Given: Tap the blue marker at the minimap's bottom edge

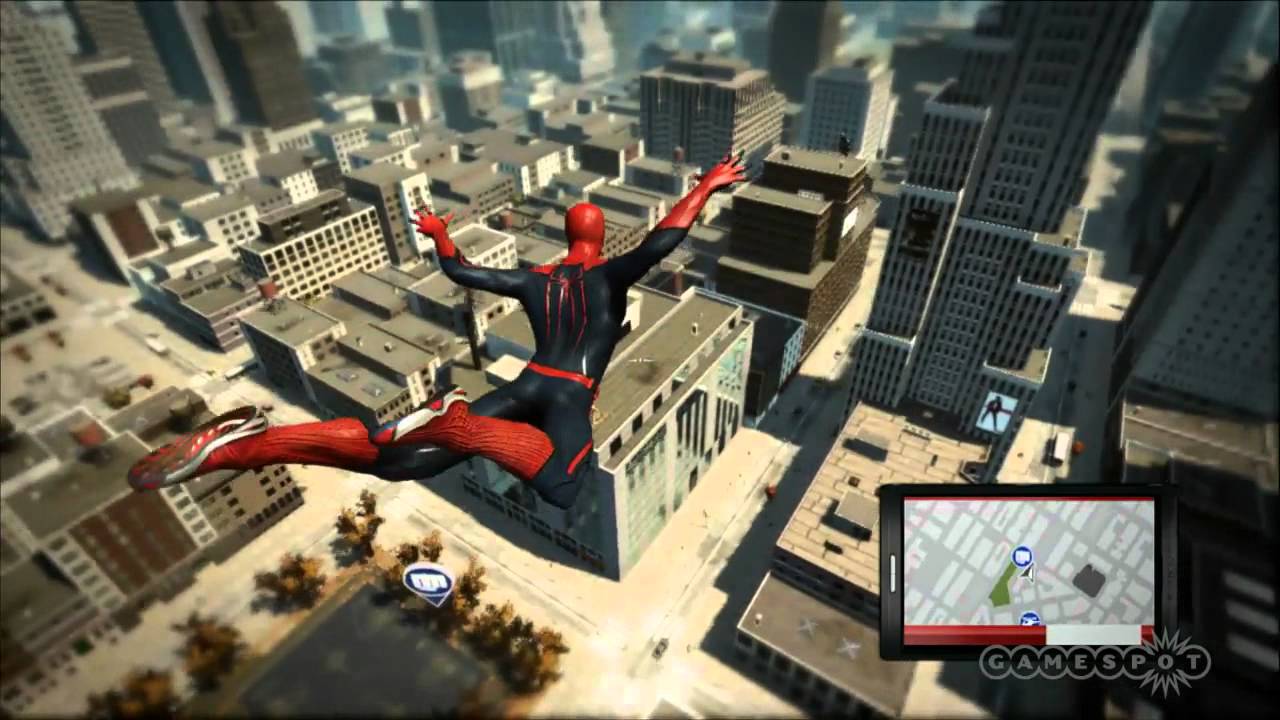Looking at the screenshot, I should (x=1029, y=618).
